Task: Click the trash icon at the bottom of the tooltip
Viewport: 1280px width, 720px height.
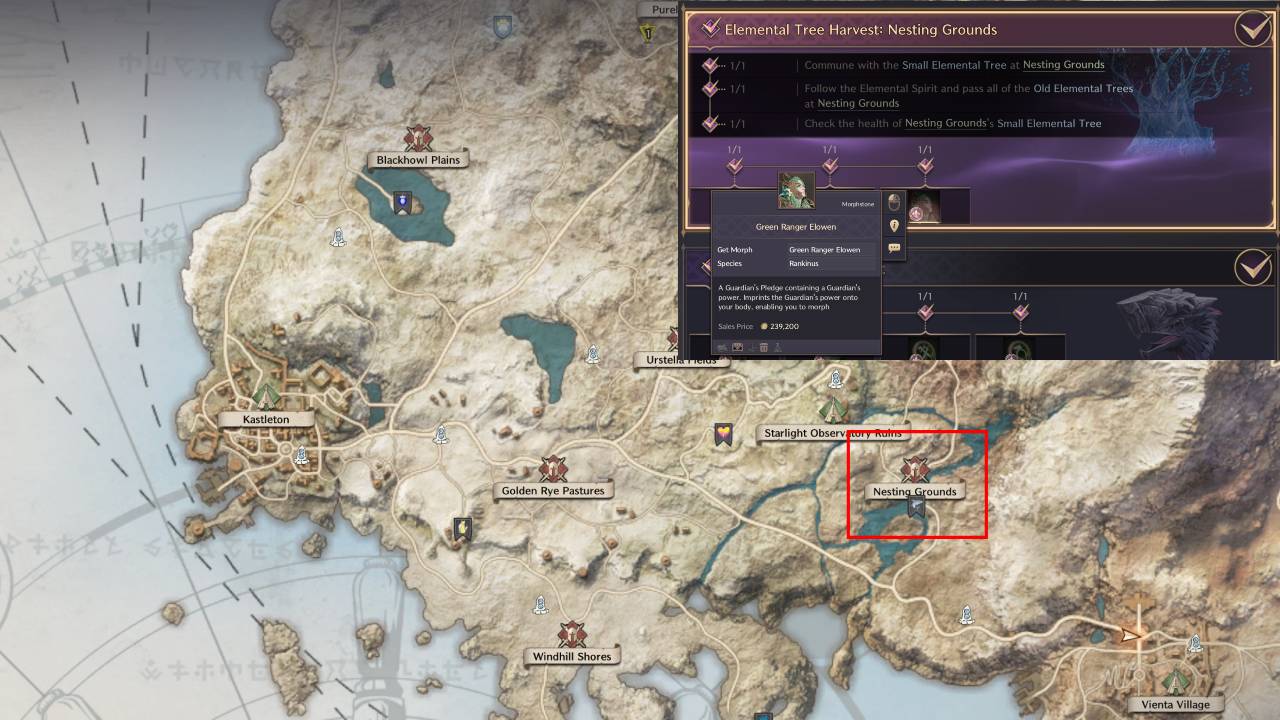Action: 764,347
